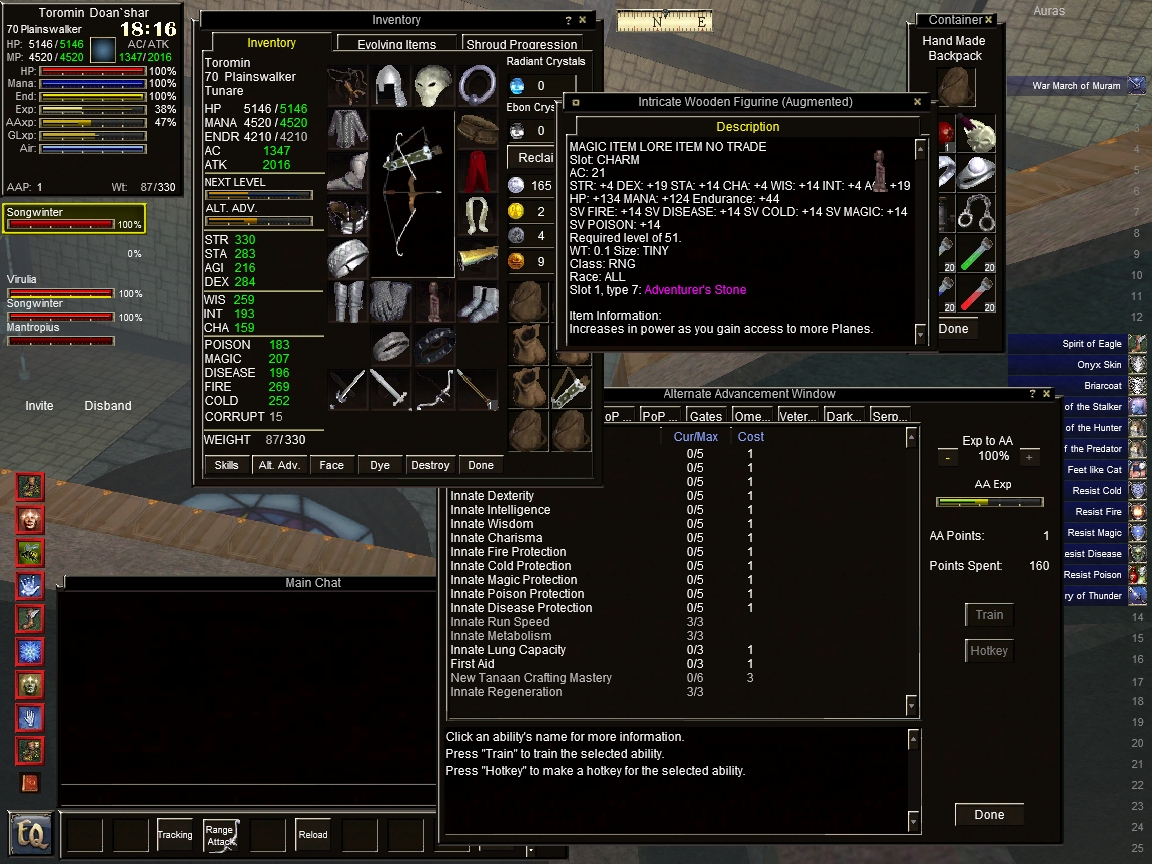
Task: Open the Dye button
Action: [380, 465]
